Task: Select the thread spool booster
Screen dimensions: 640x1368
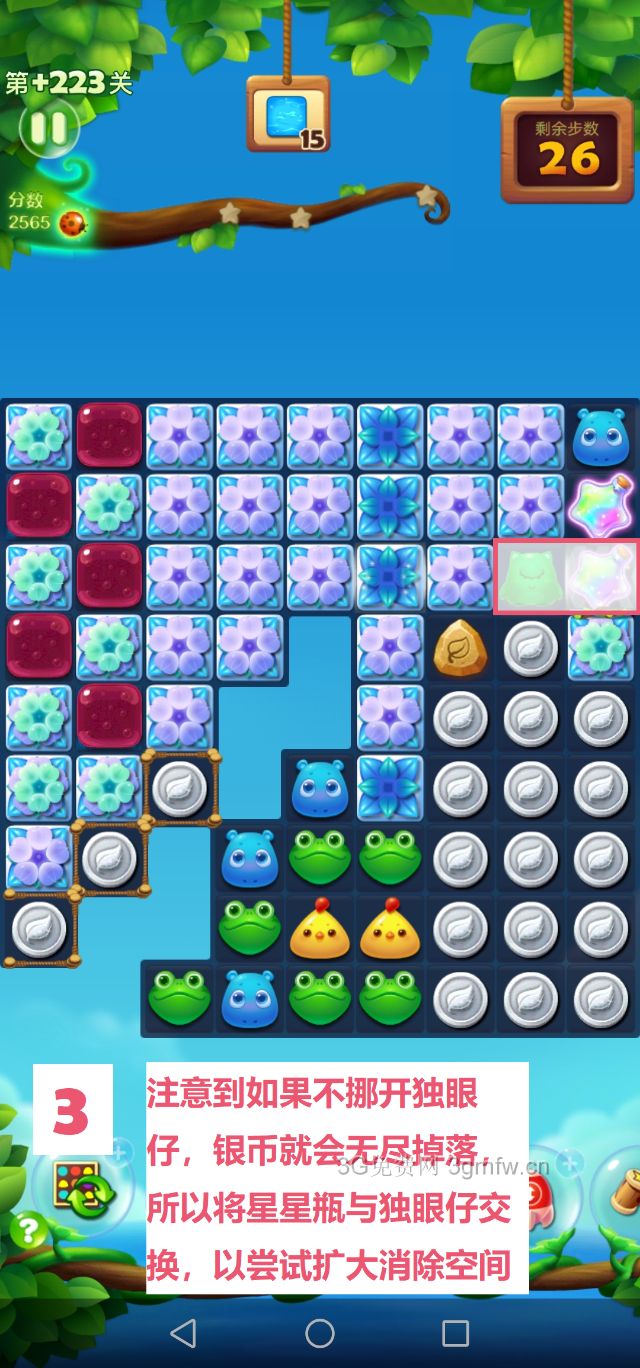Action: point(622,1192)
